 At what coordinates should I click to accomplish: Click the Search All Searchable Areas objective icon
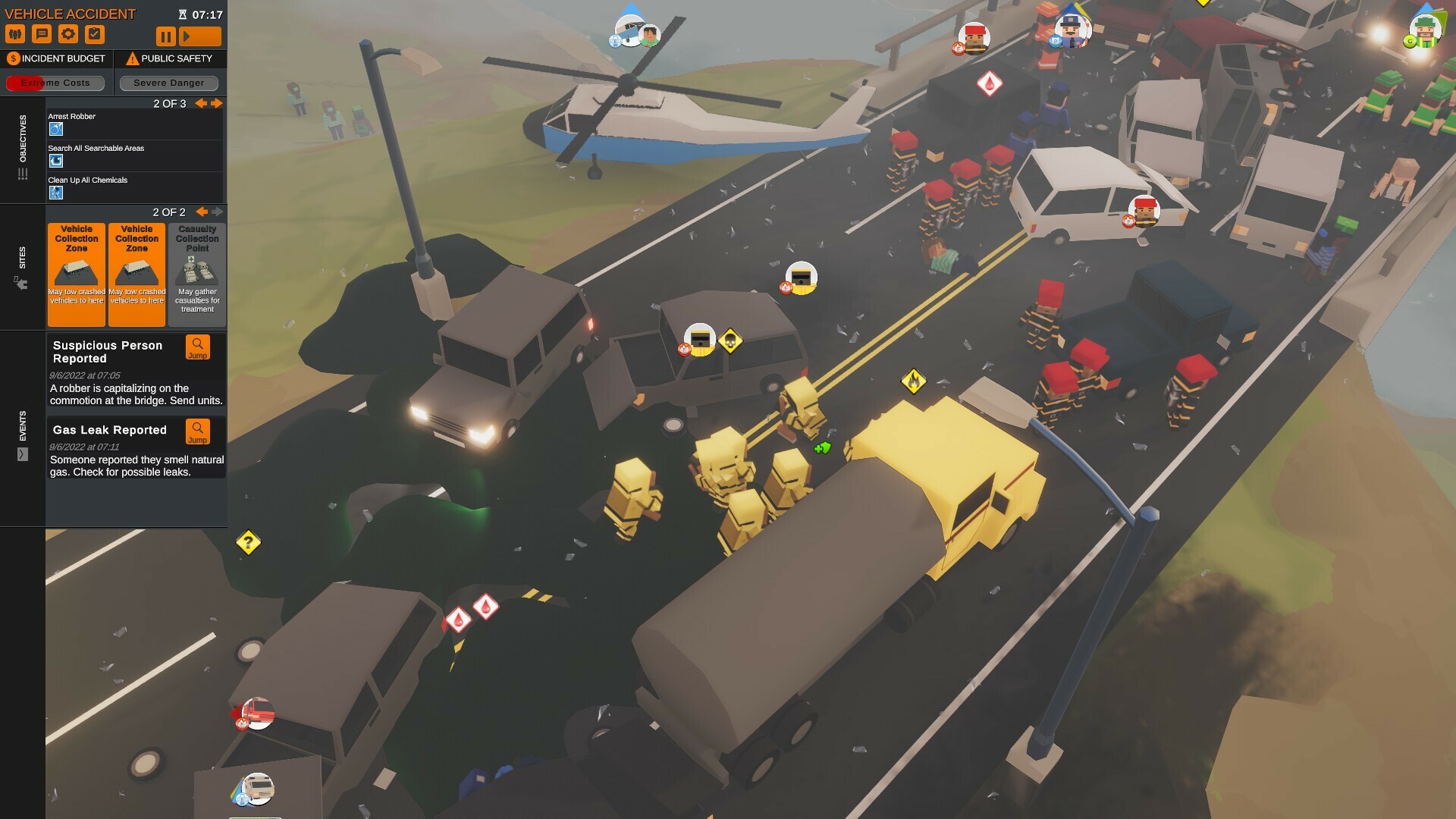[x=55, y=160]
